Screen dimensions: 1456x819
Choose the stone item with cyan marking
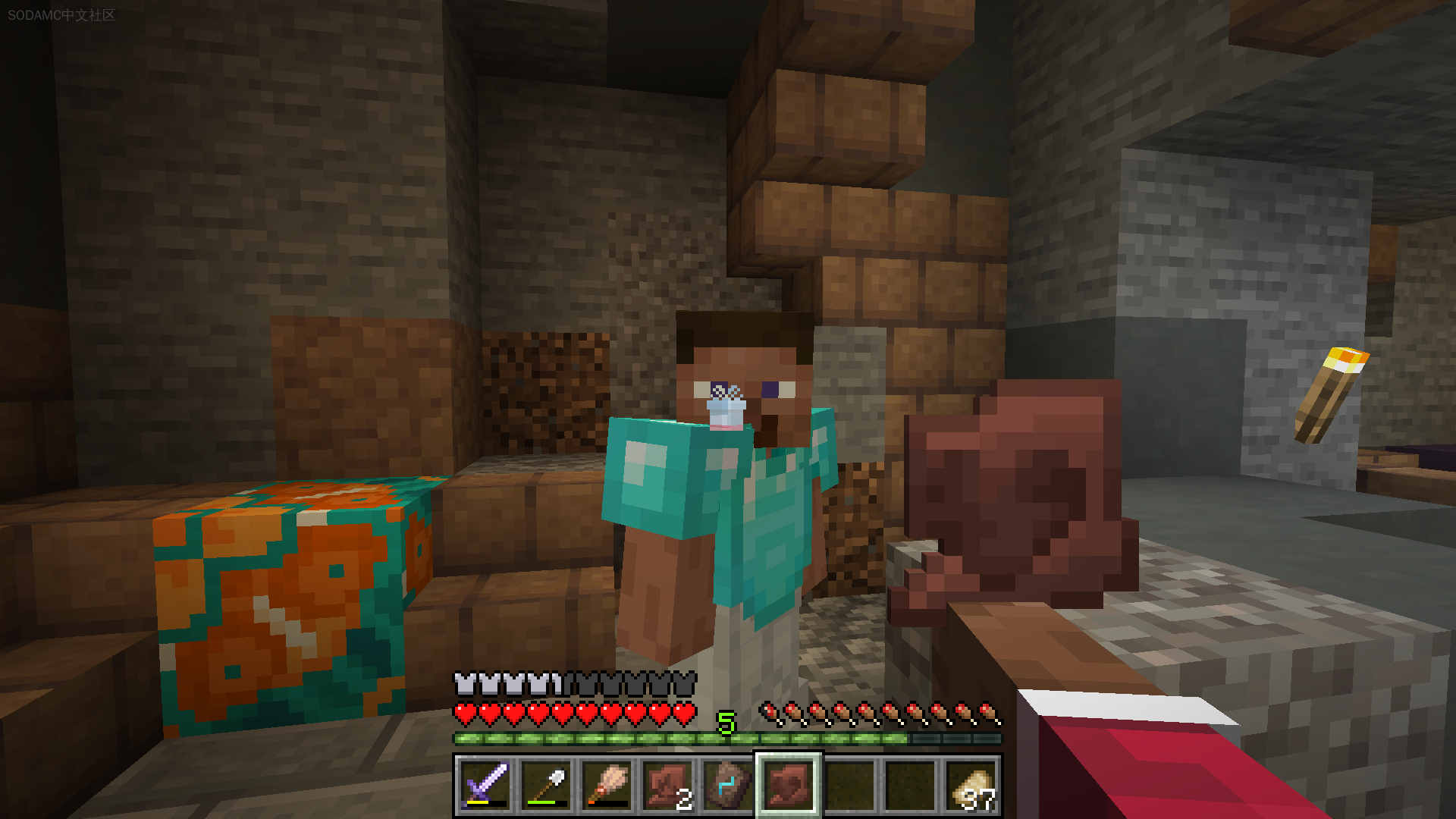point(728,785)
